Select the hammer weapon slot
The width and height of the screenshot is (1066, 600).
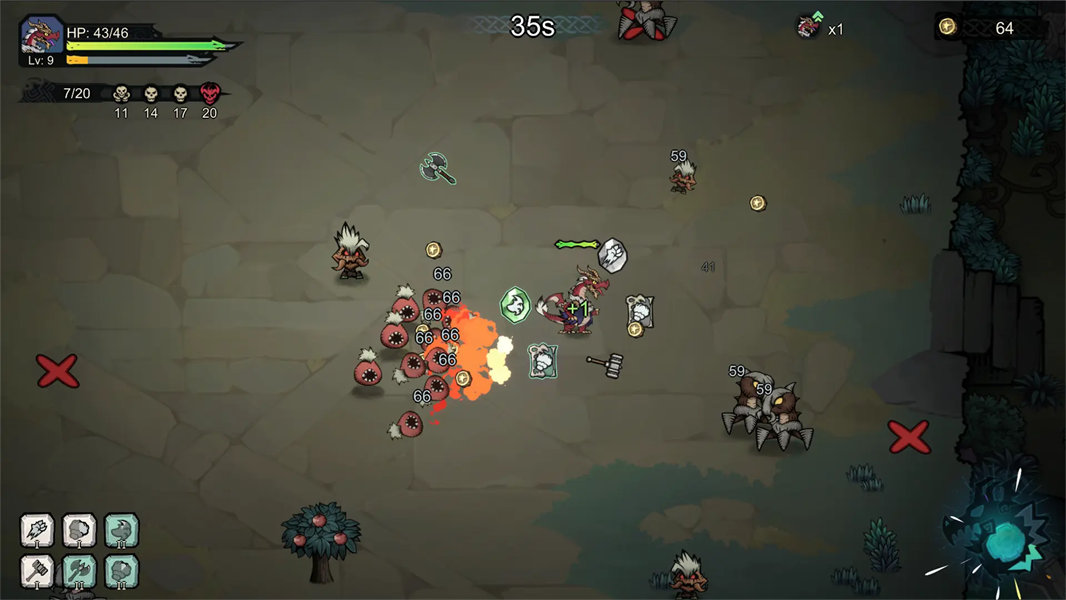click(x=38, y=572)
